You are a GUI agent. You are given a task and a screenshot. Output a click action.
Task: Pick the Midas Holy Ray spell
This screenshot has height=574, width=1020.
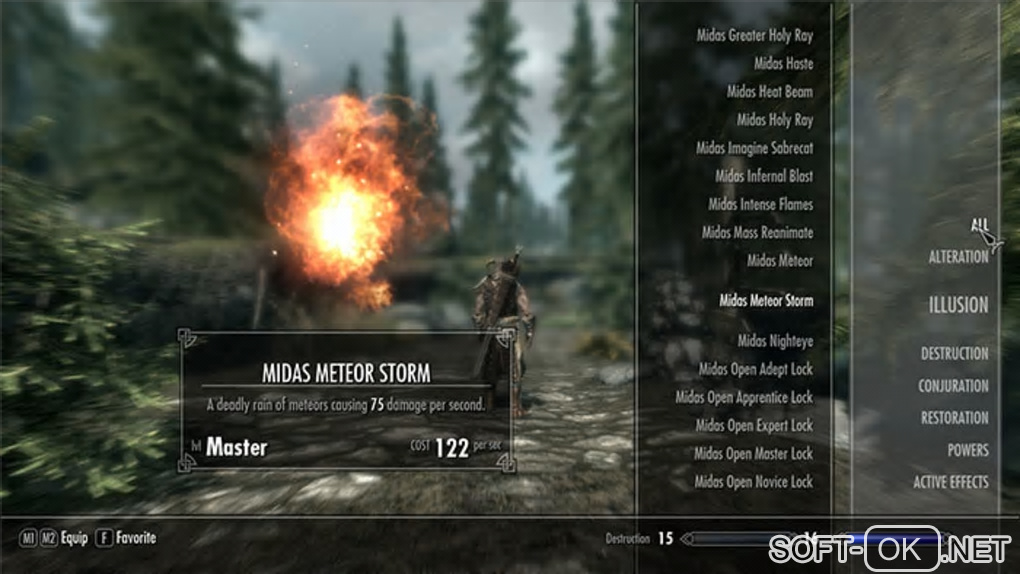tap(774, 120)
